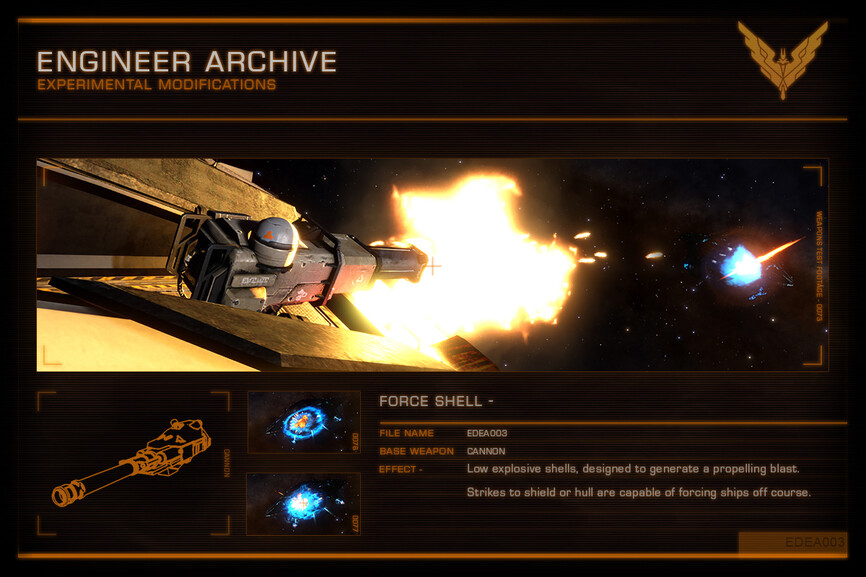Select the explosion thumbnail labeled 0076
This screenshot has width=866, height=577.
pos(303,422)
